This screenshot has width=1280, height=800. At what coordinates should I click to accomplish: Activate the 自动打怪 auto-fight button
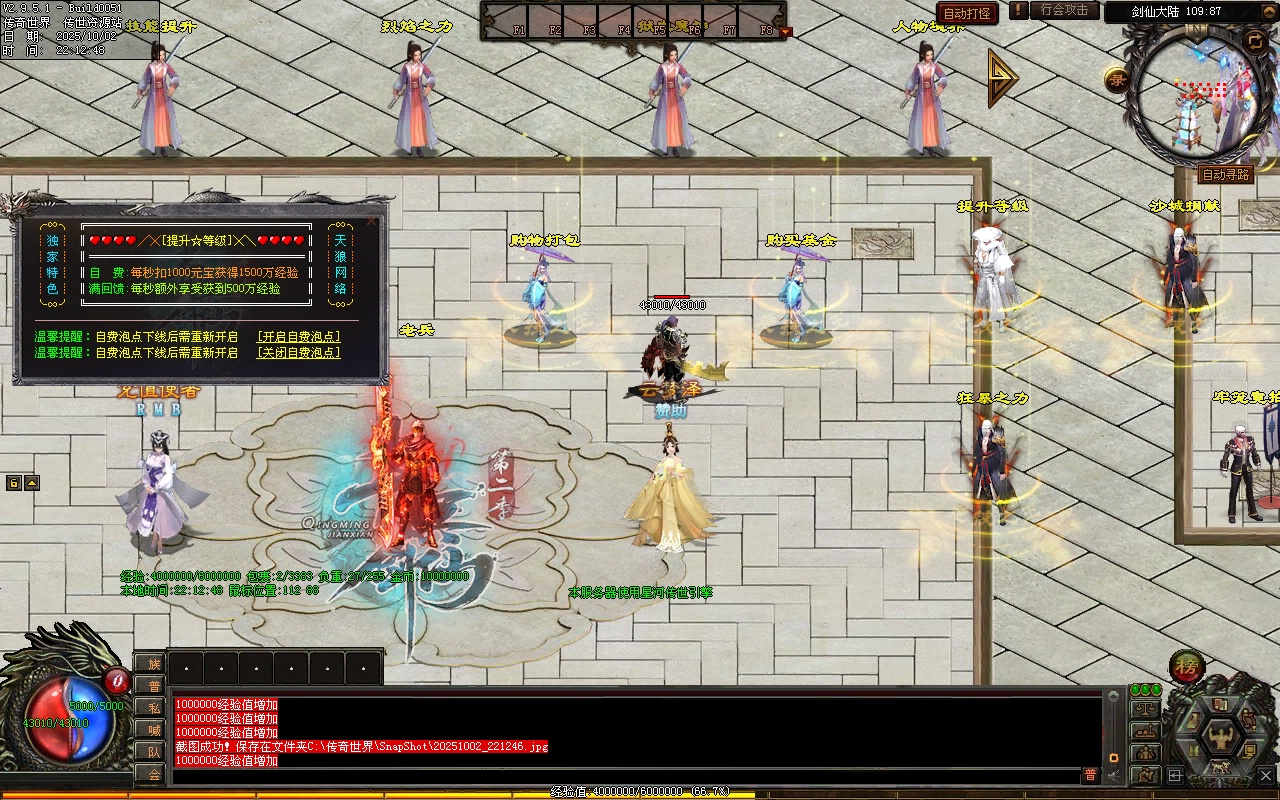tap(967, 13)
